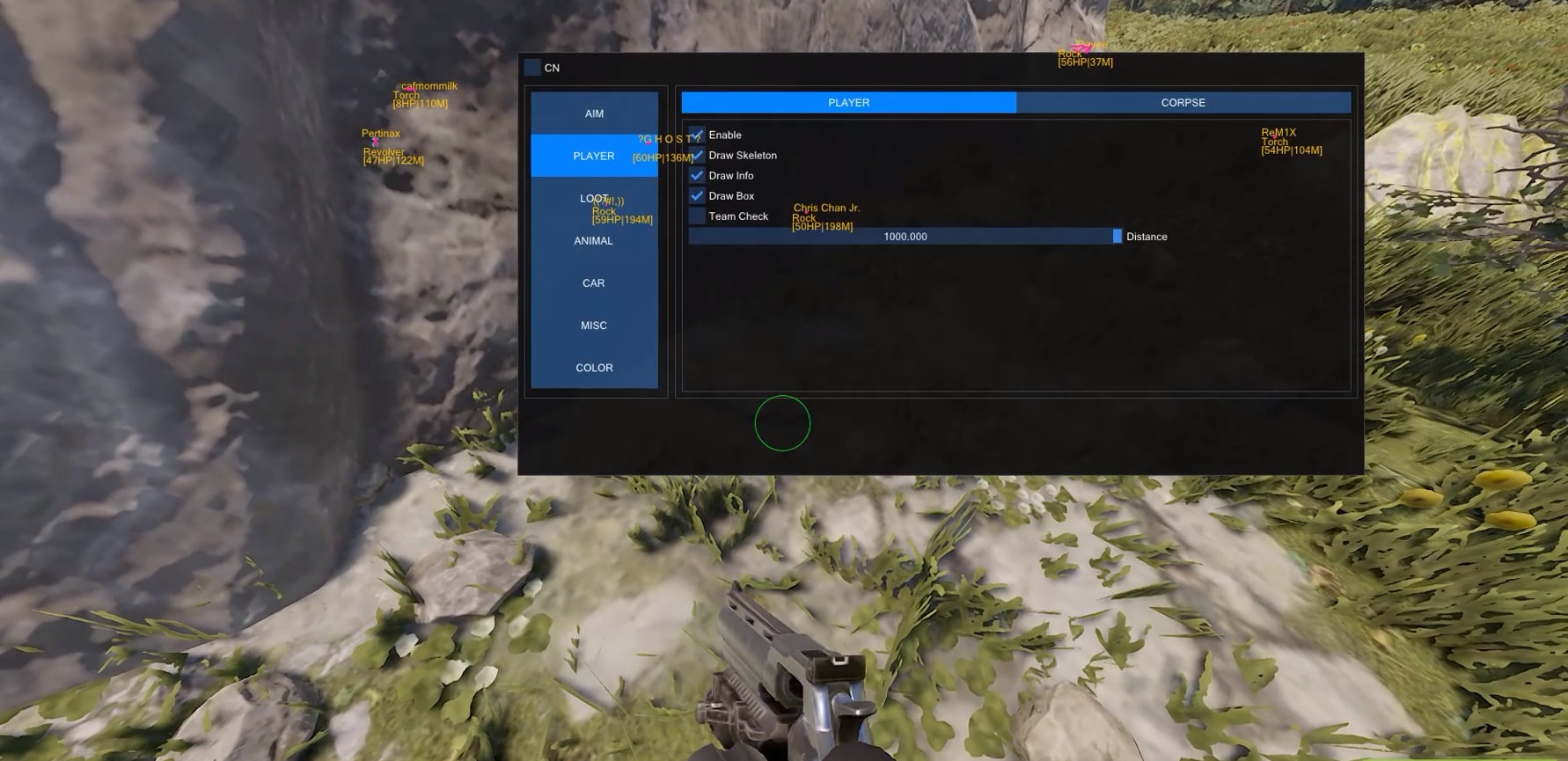Viewport: 1568px width, 761px height.
Task: Disable Draw Skeleton
Action: point(697,155)
